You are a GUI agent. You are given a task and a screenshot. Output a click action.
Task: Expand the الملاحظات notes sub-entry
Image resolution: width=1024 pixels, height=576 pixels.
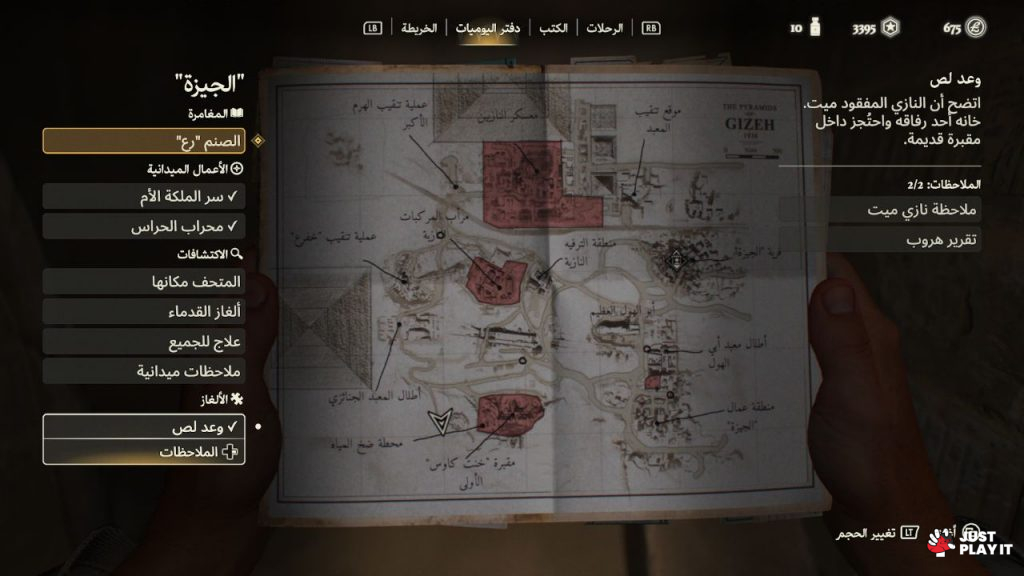tap(144, 452)
